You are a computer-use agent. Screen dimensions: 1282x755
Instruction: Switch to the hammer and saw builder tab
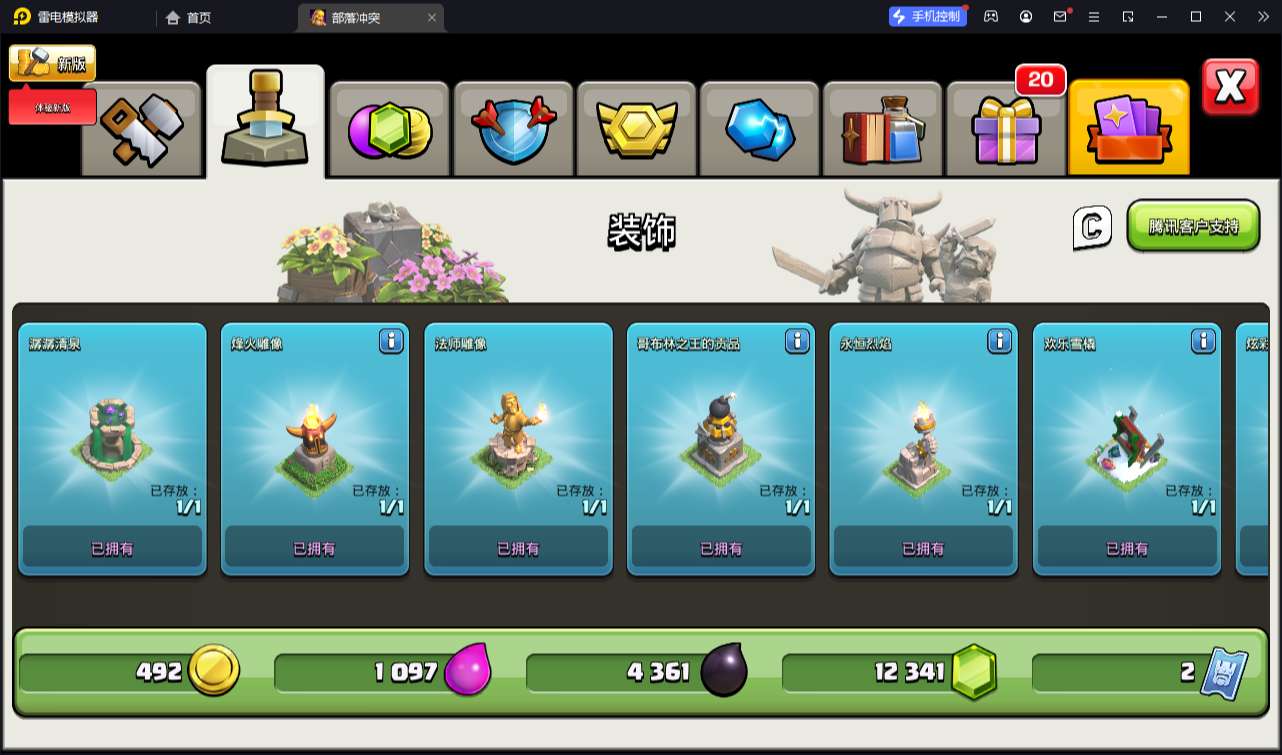coord(142,128)
